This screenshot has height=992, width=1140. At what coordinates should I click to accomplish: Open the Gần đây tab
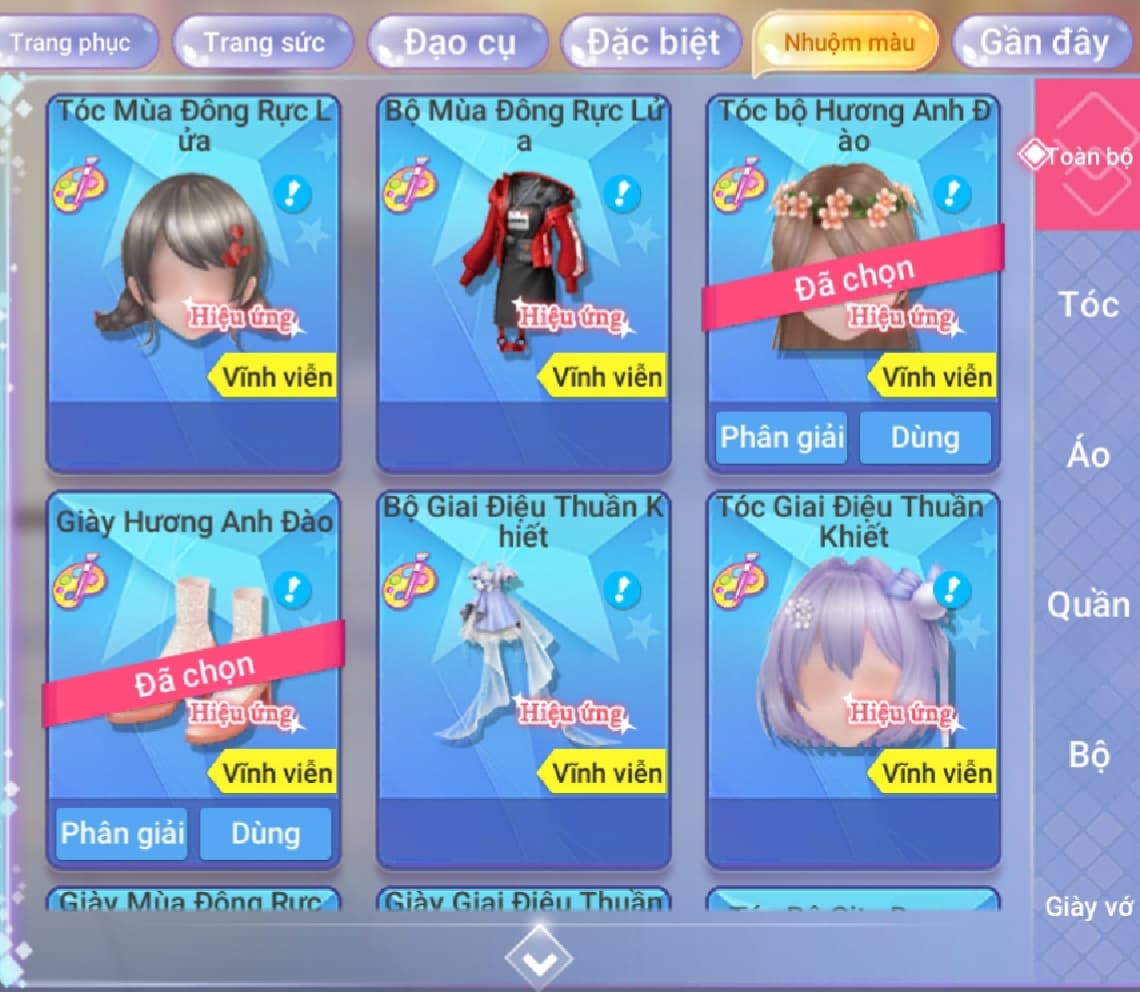(x=1044, y=44)
